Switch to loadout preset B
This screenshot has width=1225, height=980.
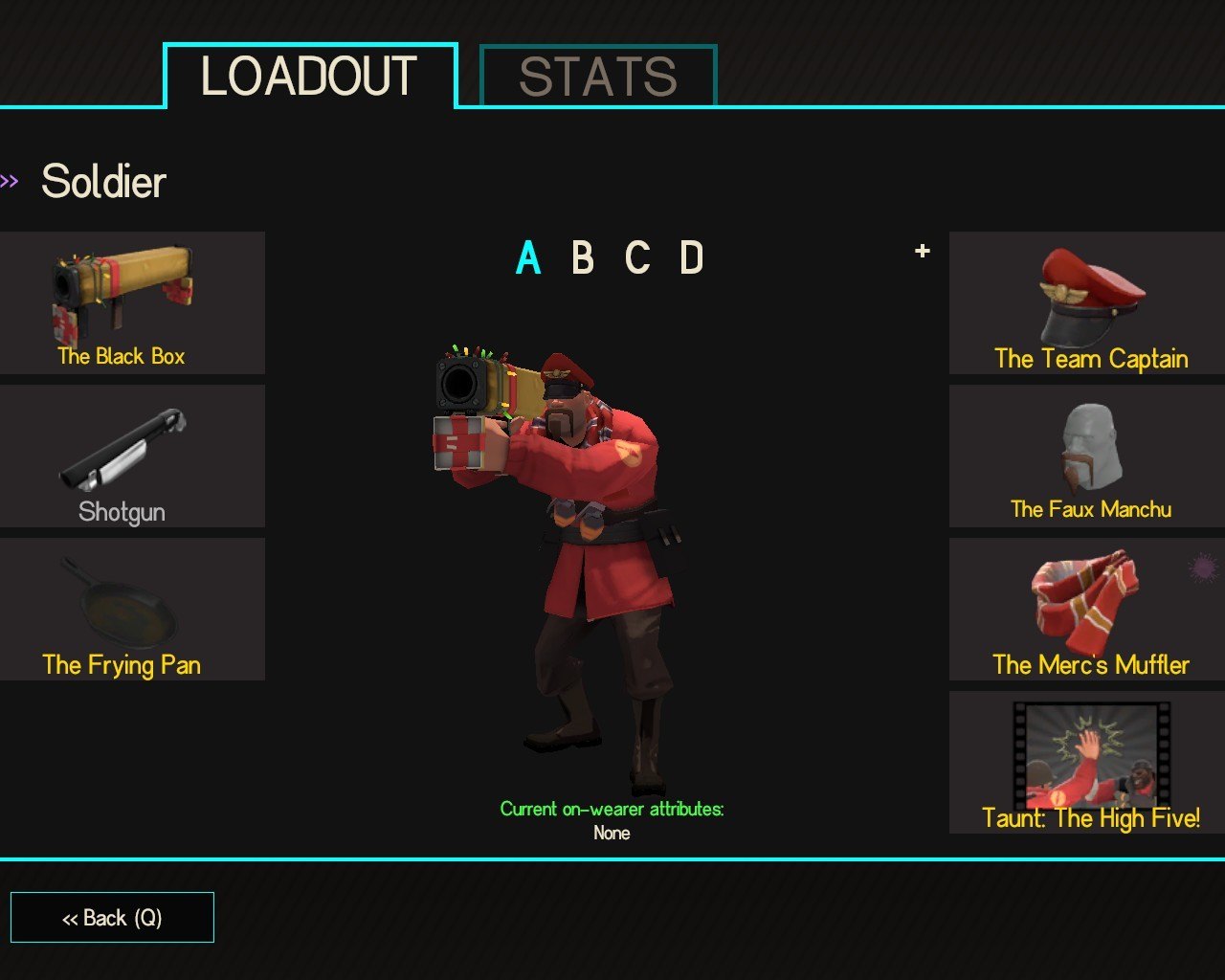582,258
